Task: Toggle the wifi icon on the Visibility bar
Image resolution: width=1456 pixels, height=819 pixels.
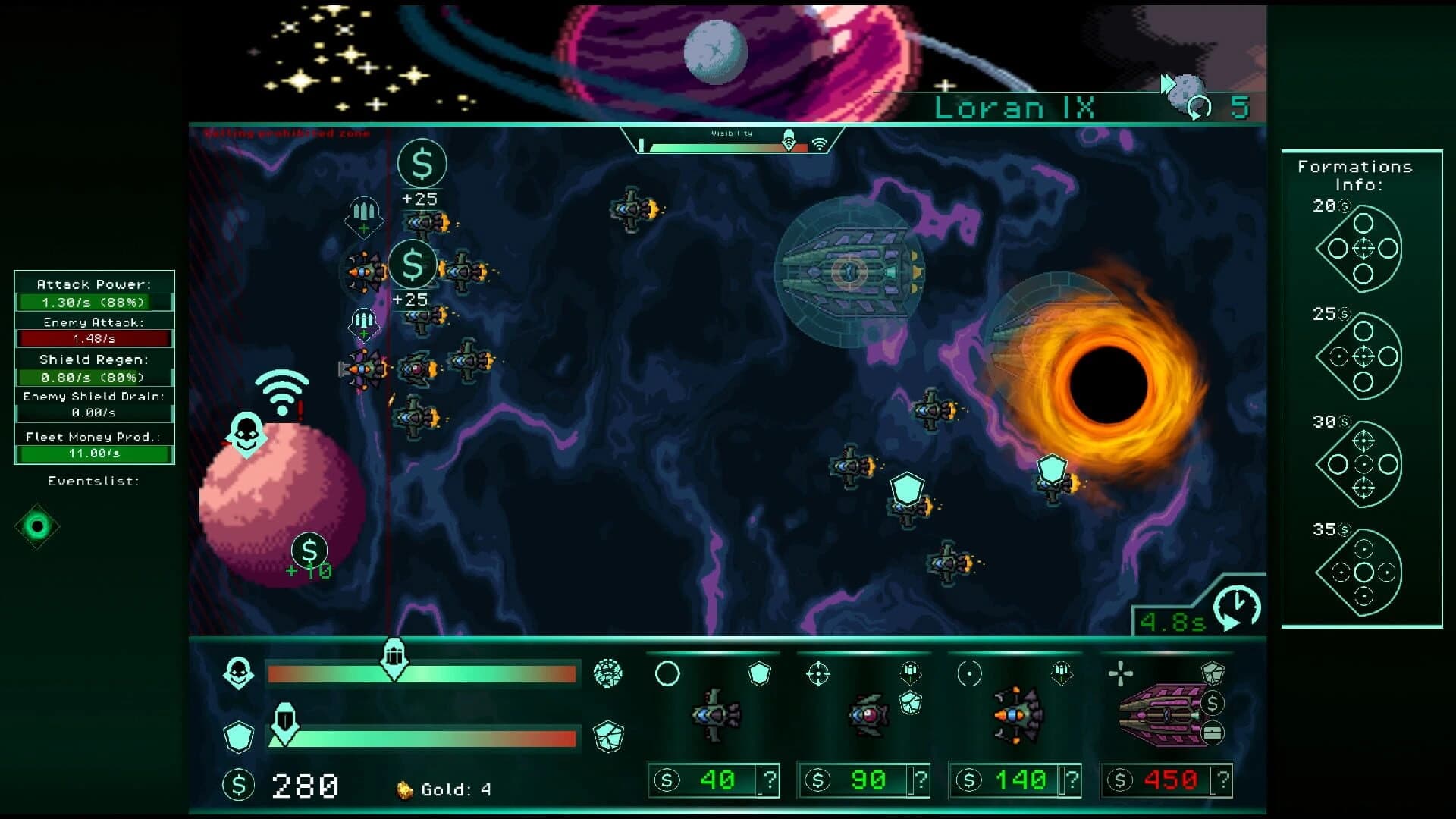Action: point(820,143)
